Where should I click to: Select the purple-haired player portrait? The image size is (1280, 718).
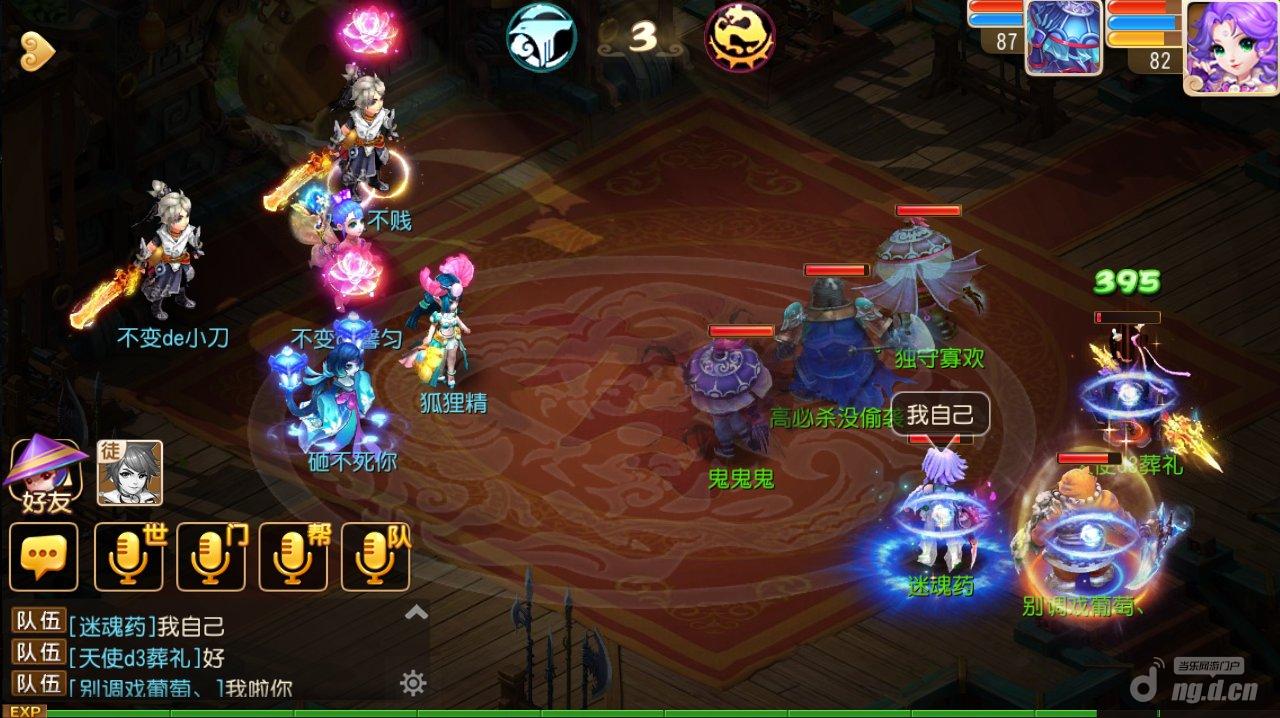point(1230,45)
